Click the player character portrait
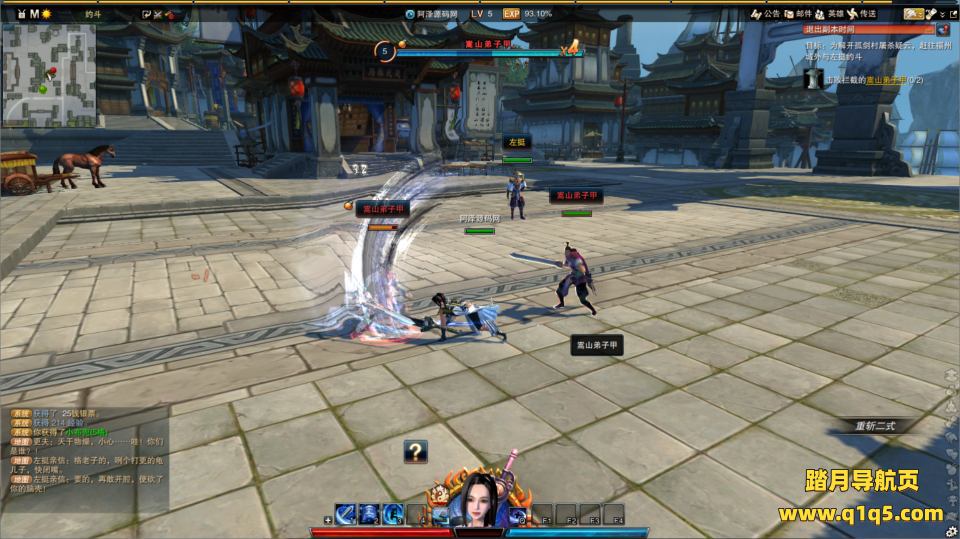960x539 pixels. pyautogui.click(x=478, y=499)
